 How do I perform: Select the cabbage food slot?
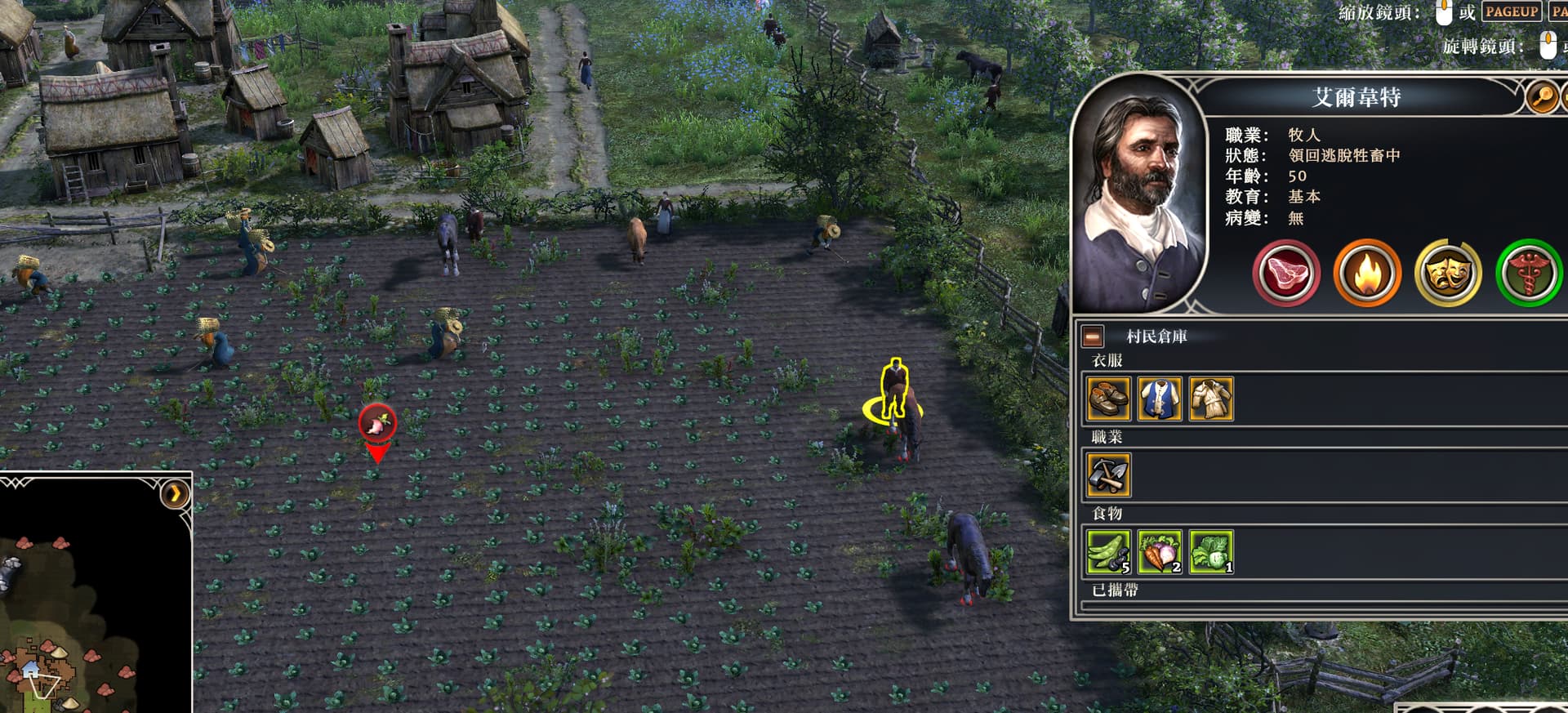tap(1211, 551)
